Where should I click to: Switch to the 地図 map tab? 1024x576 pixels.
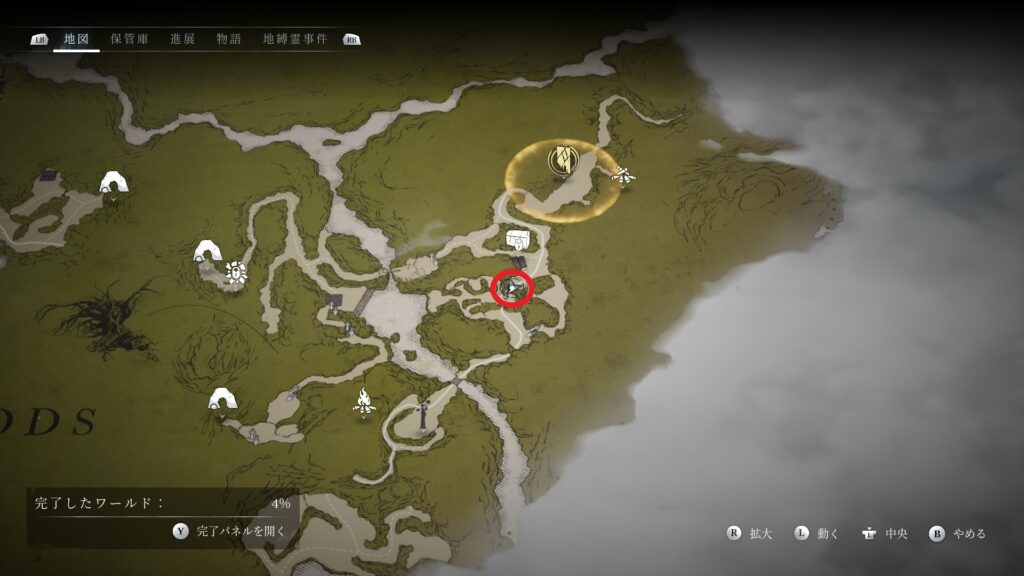76,39
